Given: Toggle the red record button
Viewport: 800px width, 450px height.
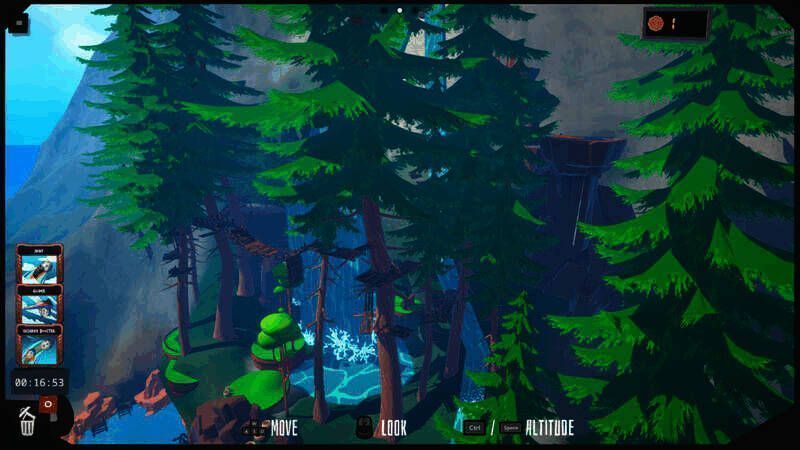Looking at the screenshot, I should click(x=46, y=403).
